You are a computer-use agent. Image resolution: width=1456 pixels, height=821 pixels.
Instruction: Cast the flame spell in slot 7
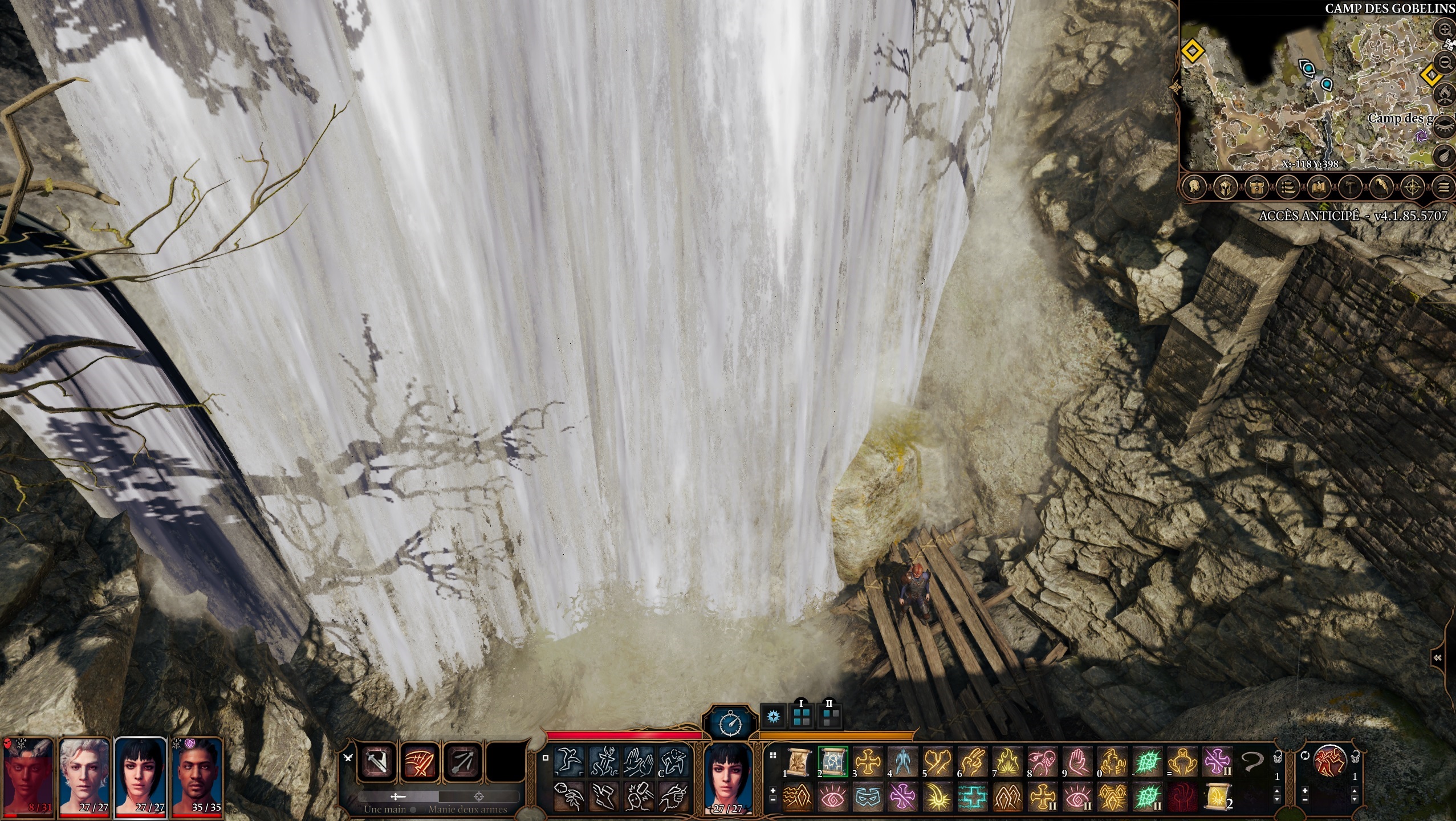tap(1006, 762)
